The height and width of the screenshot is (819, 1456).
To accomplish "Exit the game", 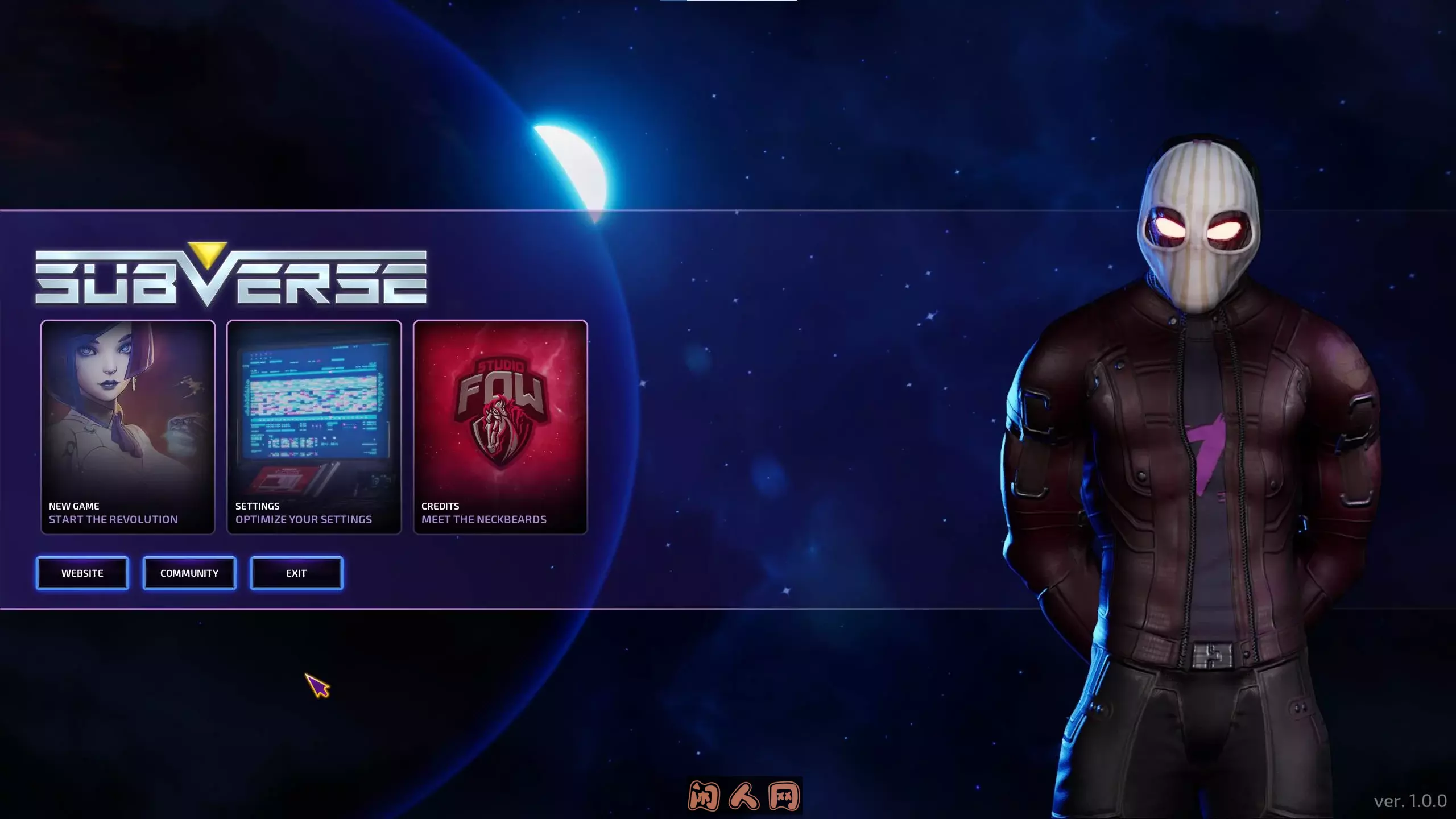I will point(296,573).
